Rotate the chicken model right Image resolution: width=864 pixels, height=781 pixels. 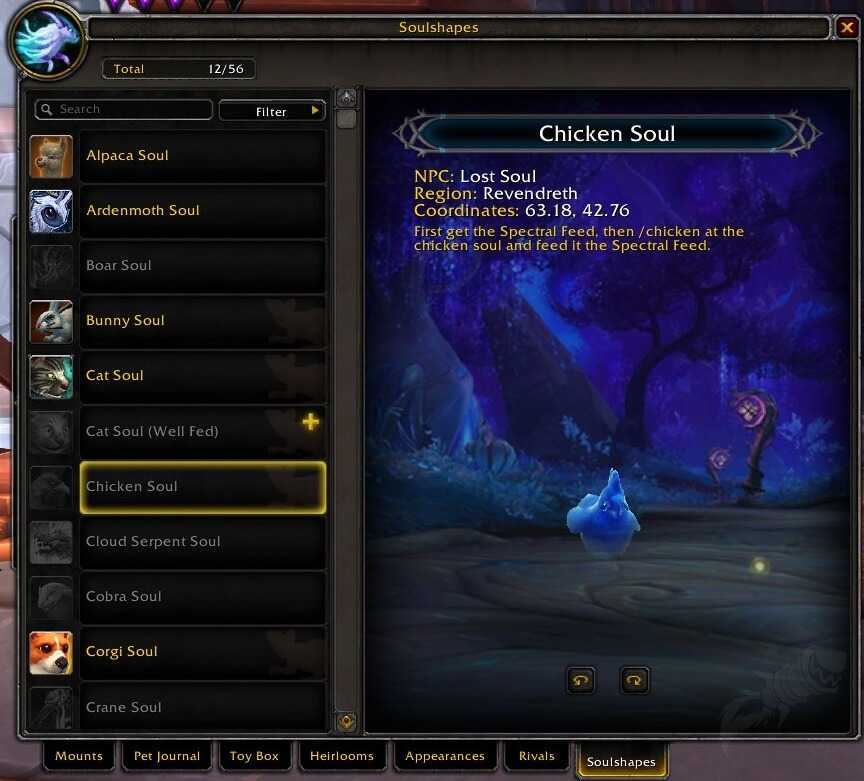634,681
